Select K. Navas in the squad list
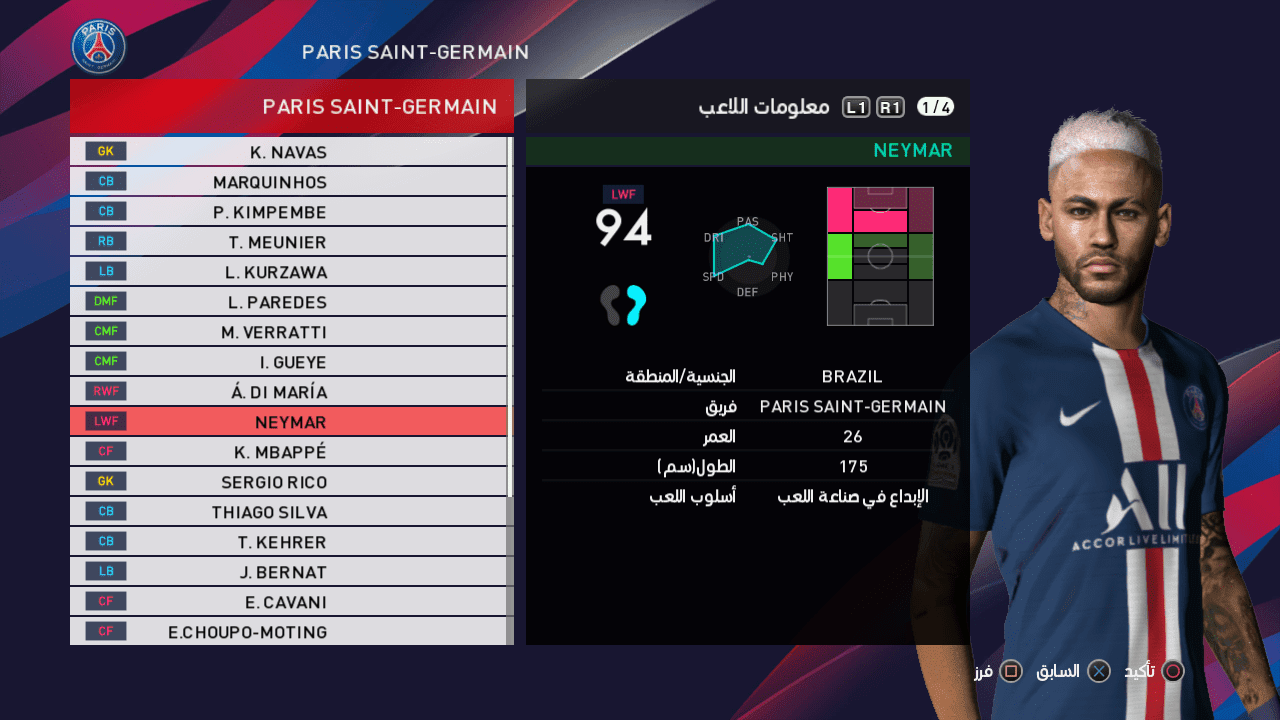The image size is (1280, 720). pyautogui.click(x=289, y=152)
